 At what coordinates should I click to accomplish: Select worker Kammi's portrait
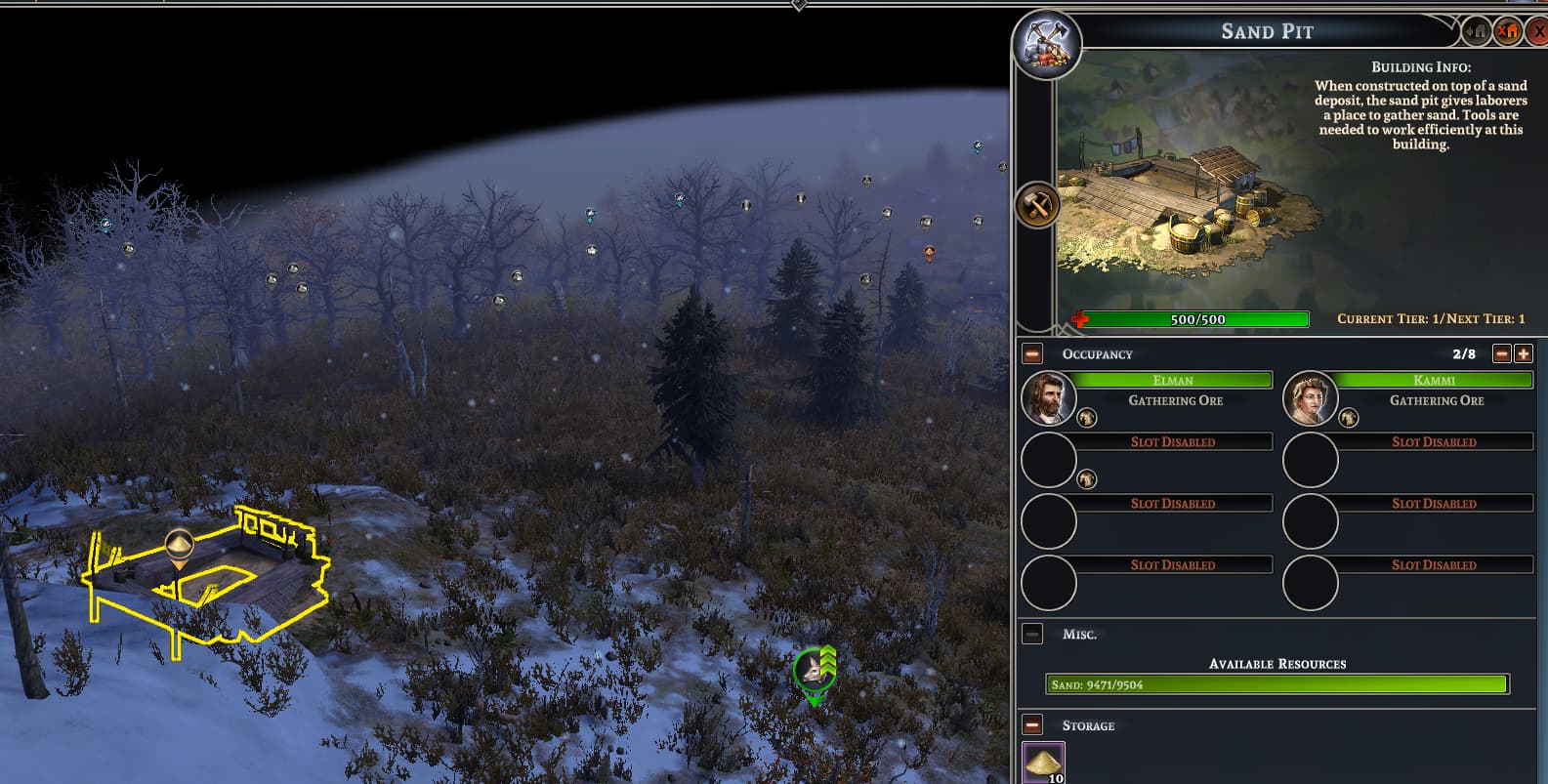click(x=1310, y=398)
